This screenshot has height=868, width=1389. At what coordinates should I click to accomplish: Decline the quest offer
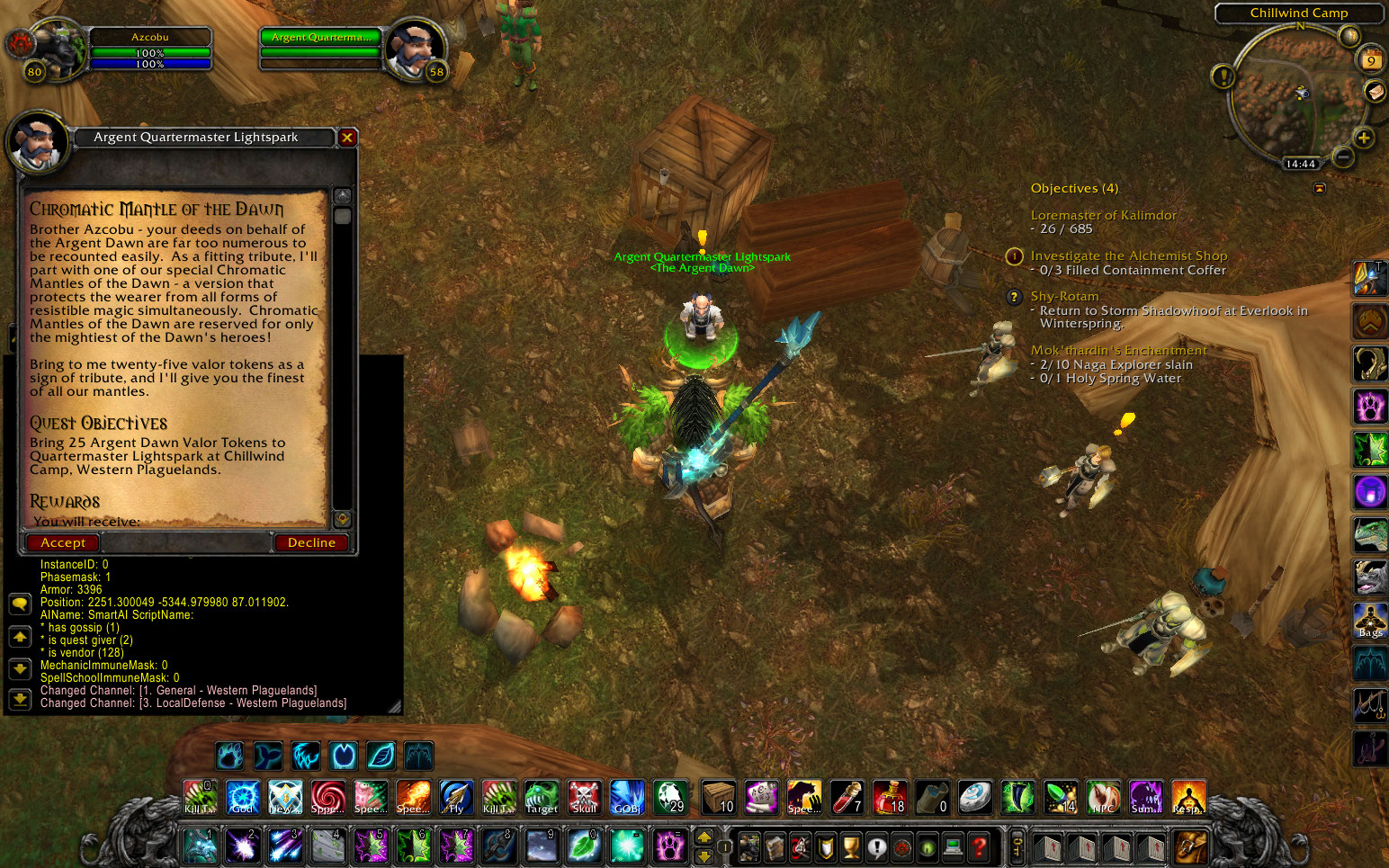tap(311, 542)
